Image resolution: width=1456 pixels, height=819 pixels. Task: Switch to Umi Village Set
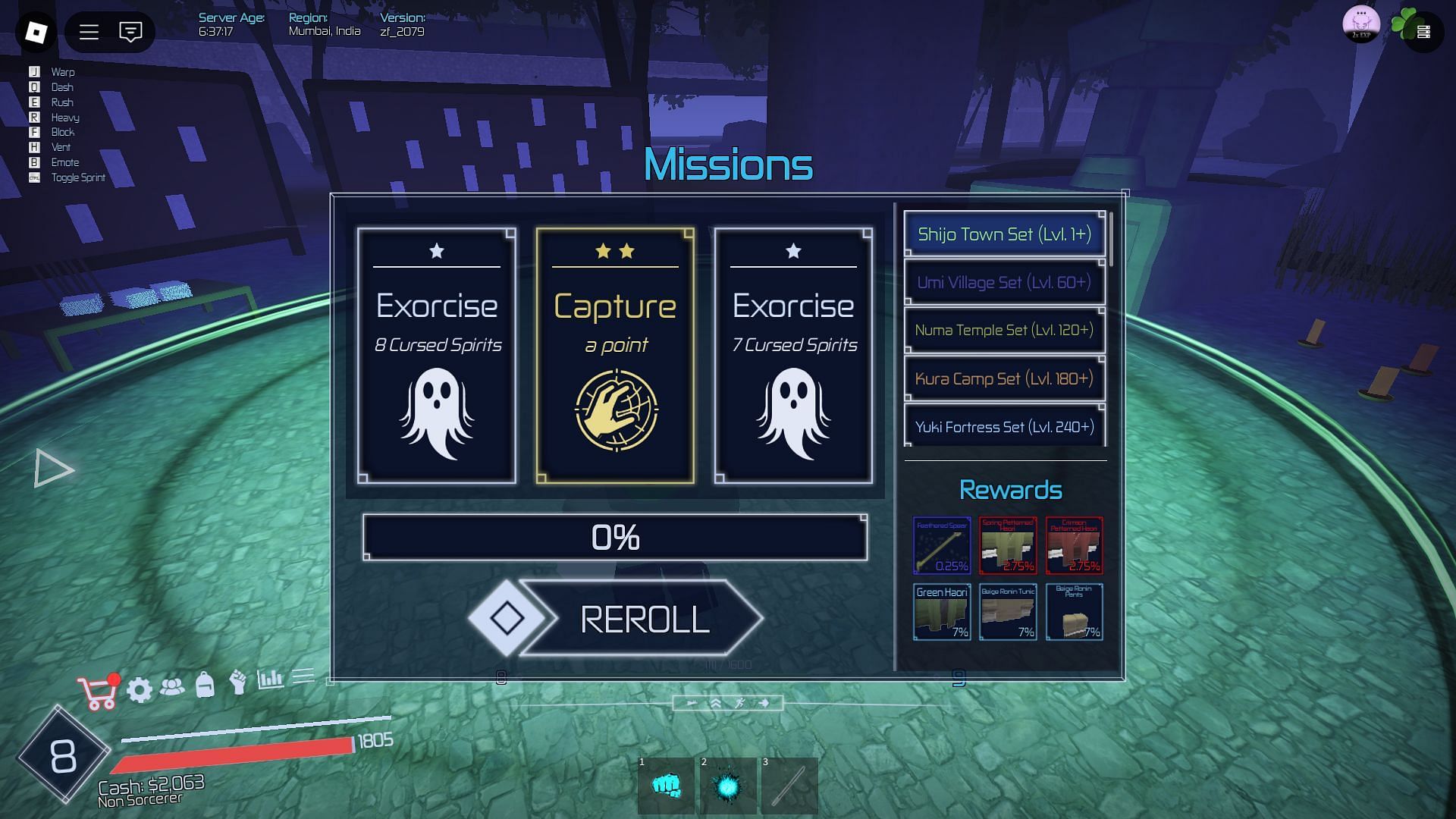coord(1004,283)
